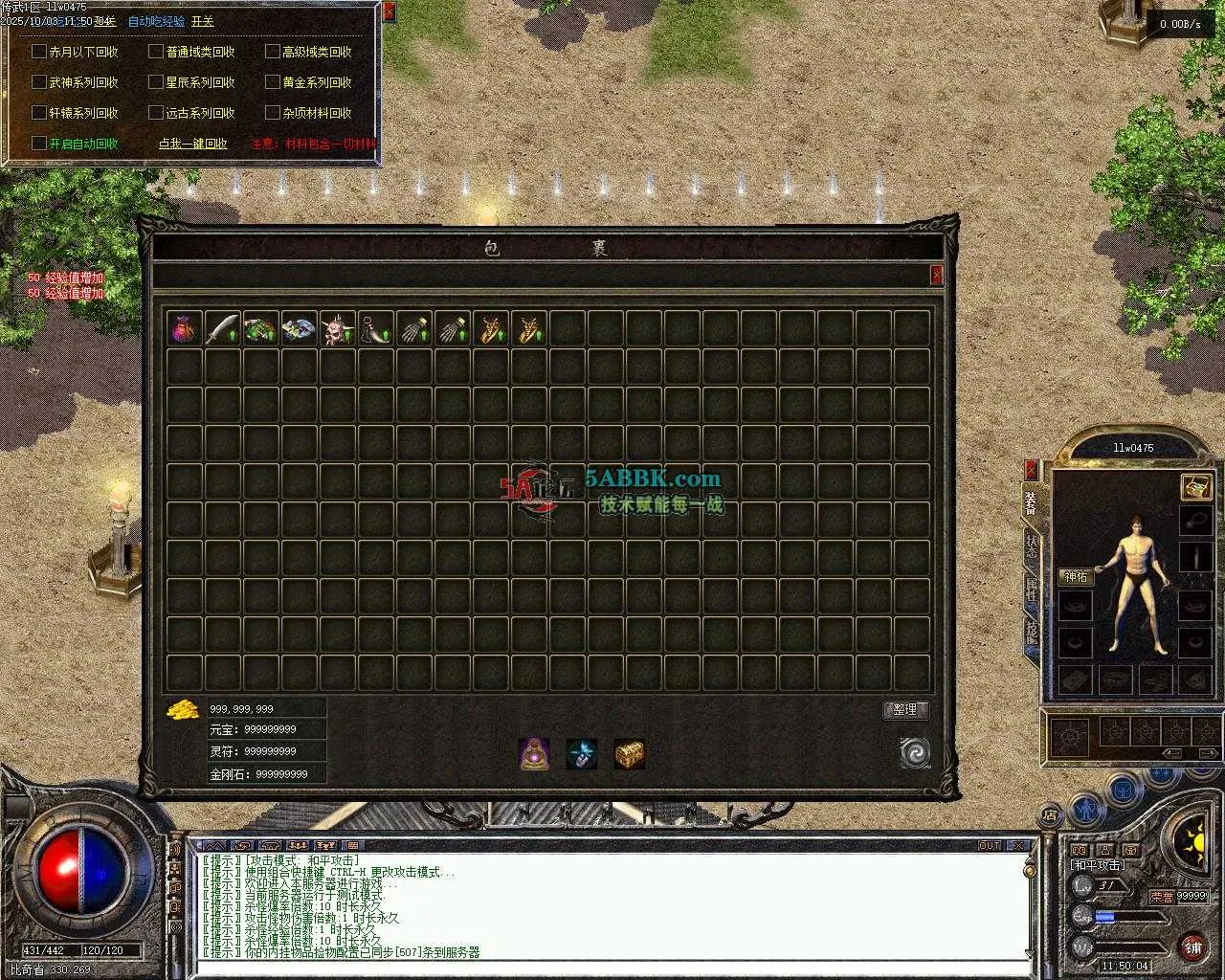1225x980 pixels.
Task: Pick the curved blade weapon item
Action: 222,328
